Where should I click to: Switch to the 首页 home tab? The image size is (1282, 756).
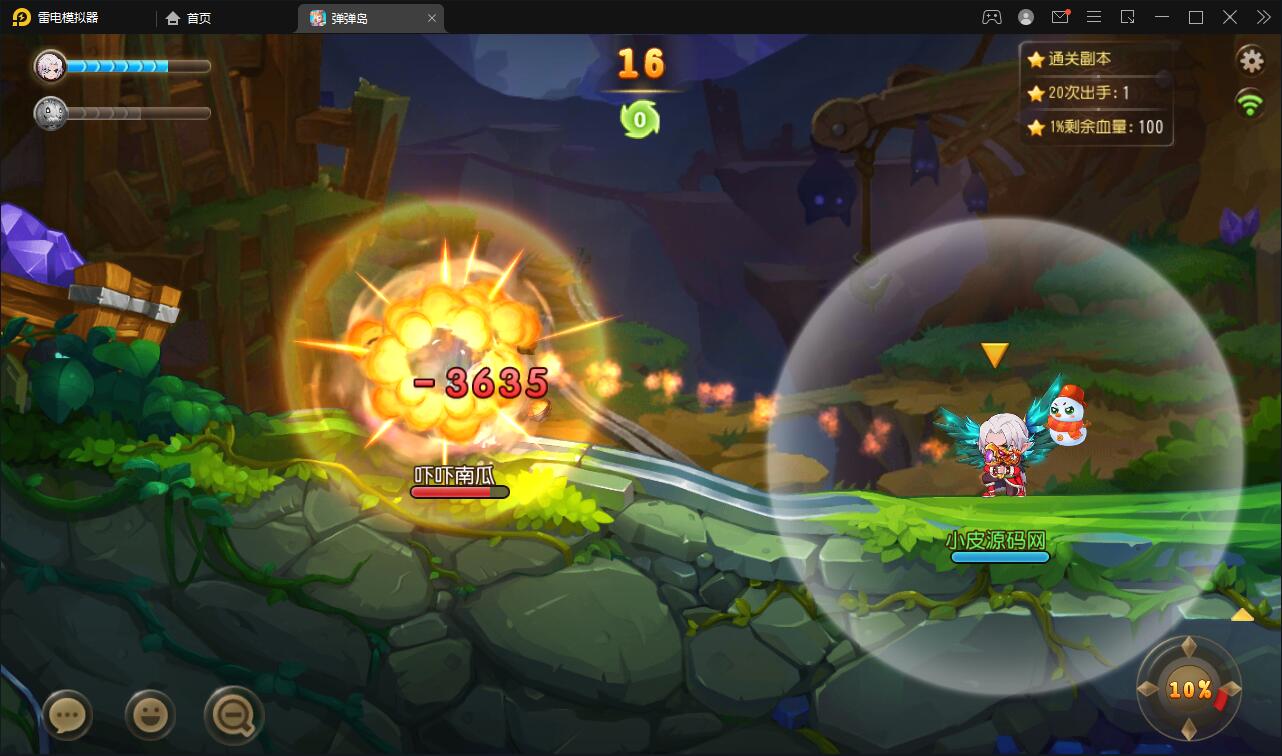(x=189, y=18)
